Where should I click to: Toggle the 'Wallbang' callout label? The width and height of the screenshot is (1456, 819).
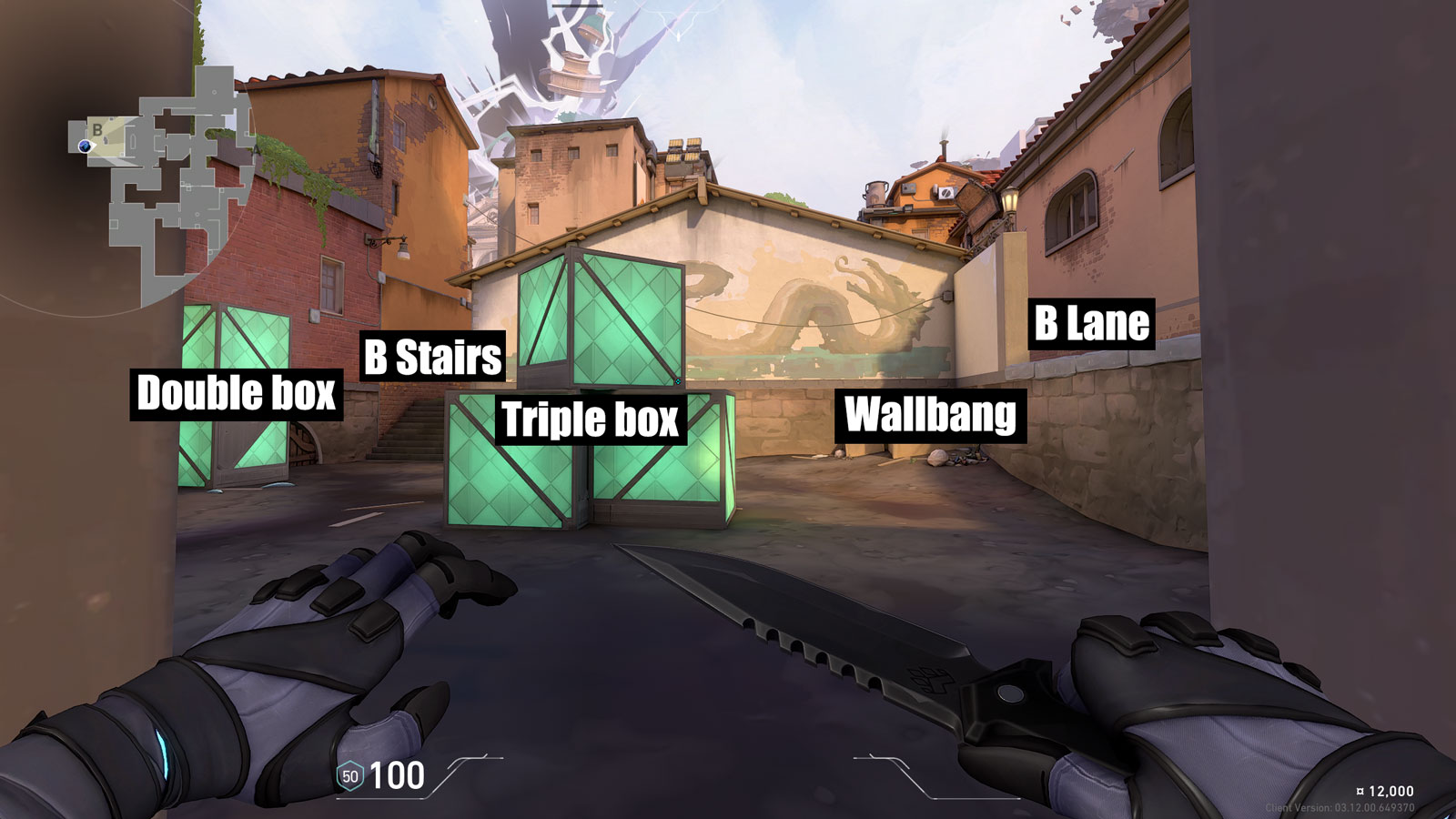click(x=930, y=417)
